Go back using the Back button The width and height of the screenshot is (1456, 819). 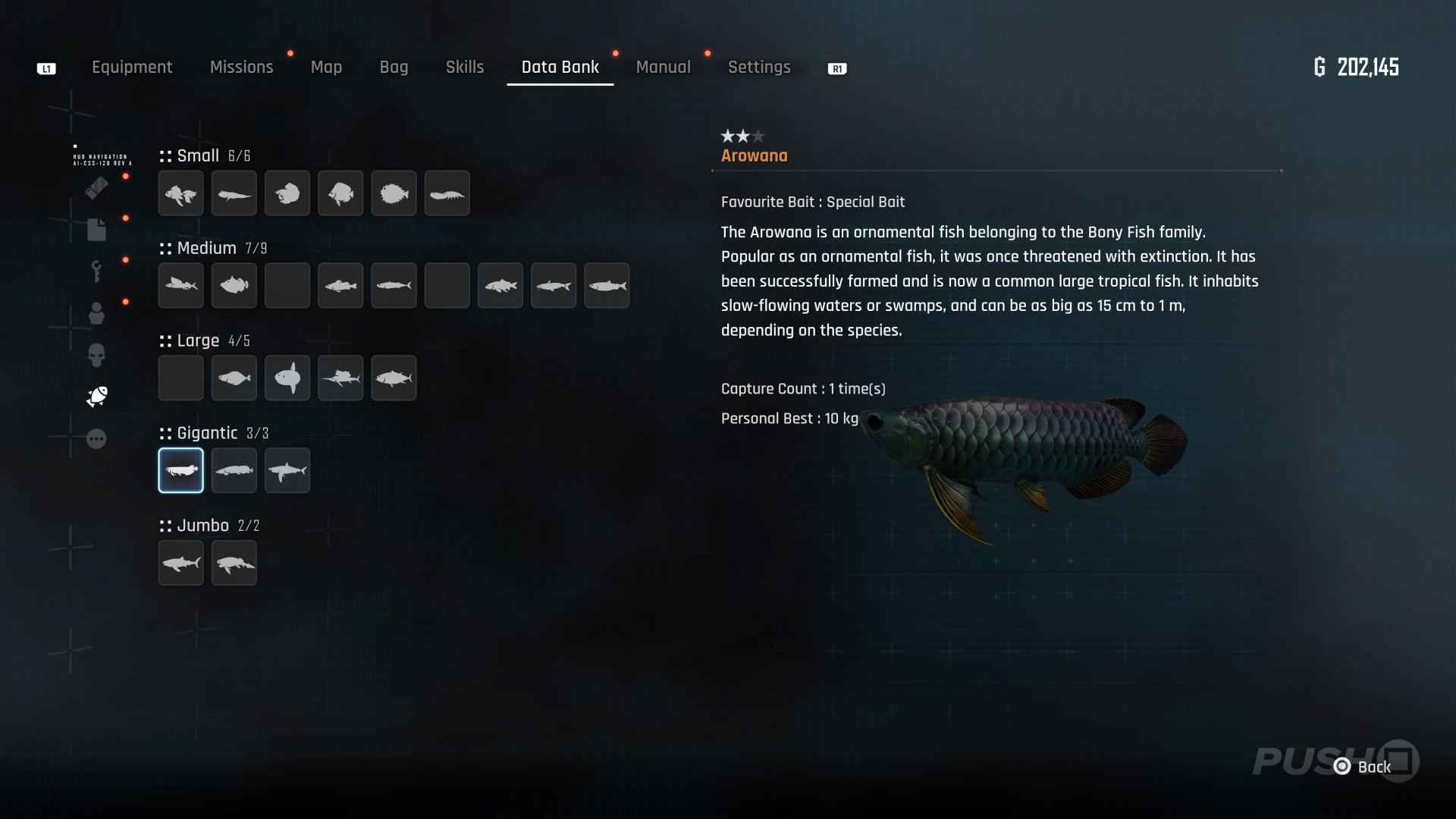(1364, 767)
